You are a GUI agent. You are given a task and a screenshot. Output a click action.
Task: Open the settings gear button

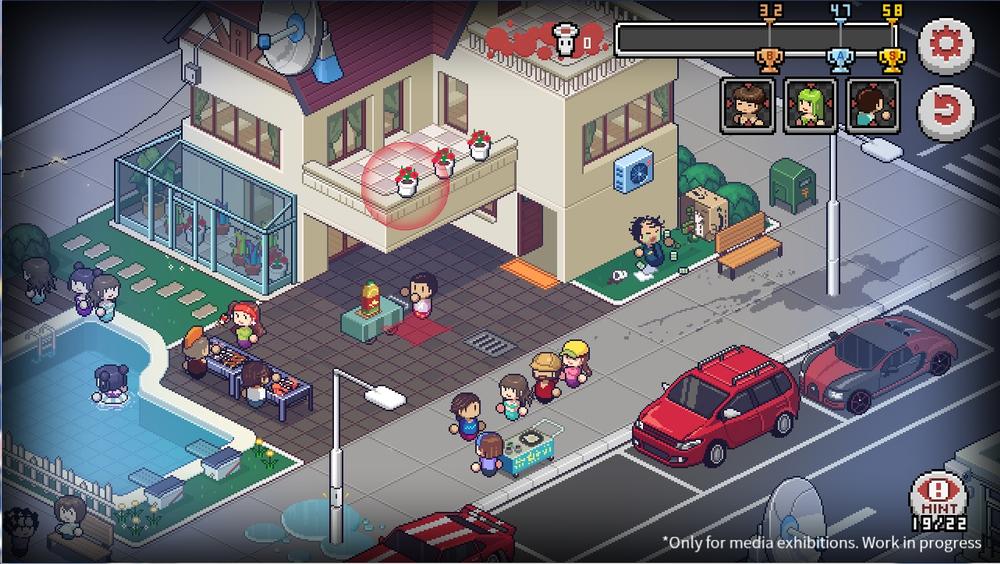(x=945, y=45)
